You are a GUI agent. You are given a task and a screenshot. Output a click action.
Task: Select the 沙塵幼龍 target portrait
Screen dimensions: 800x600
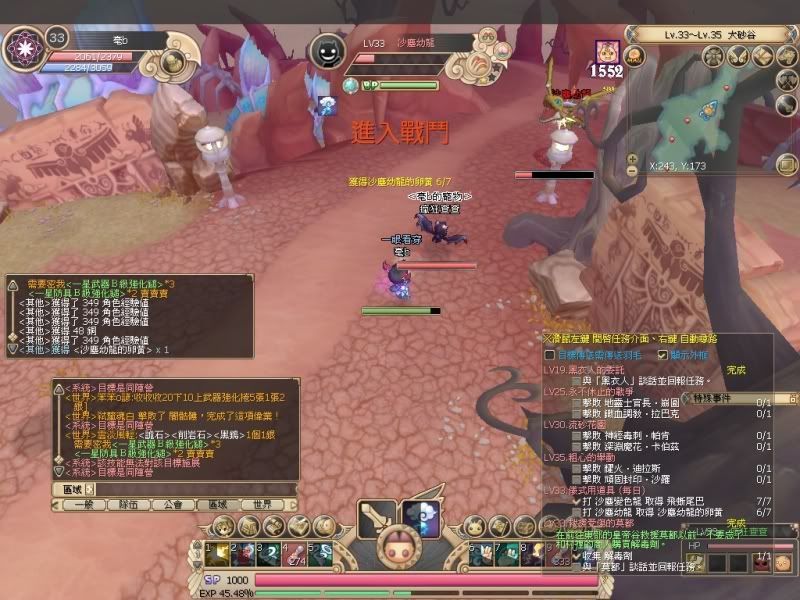[326, 51]
